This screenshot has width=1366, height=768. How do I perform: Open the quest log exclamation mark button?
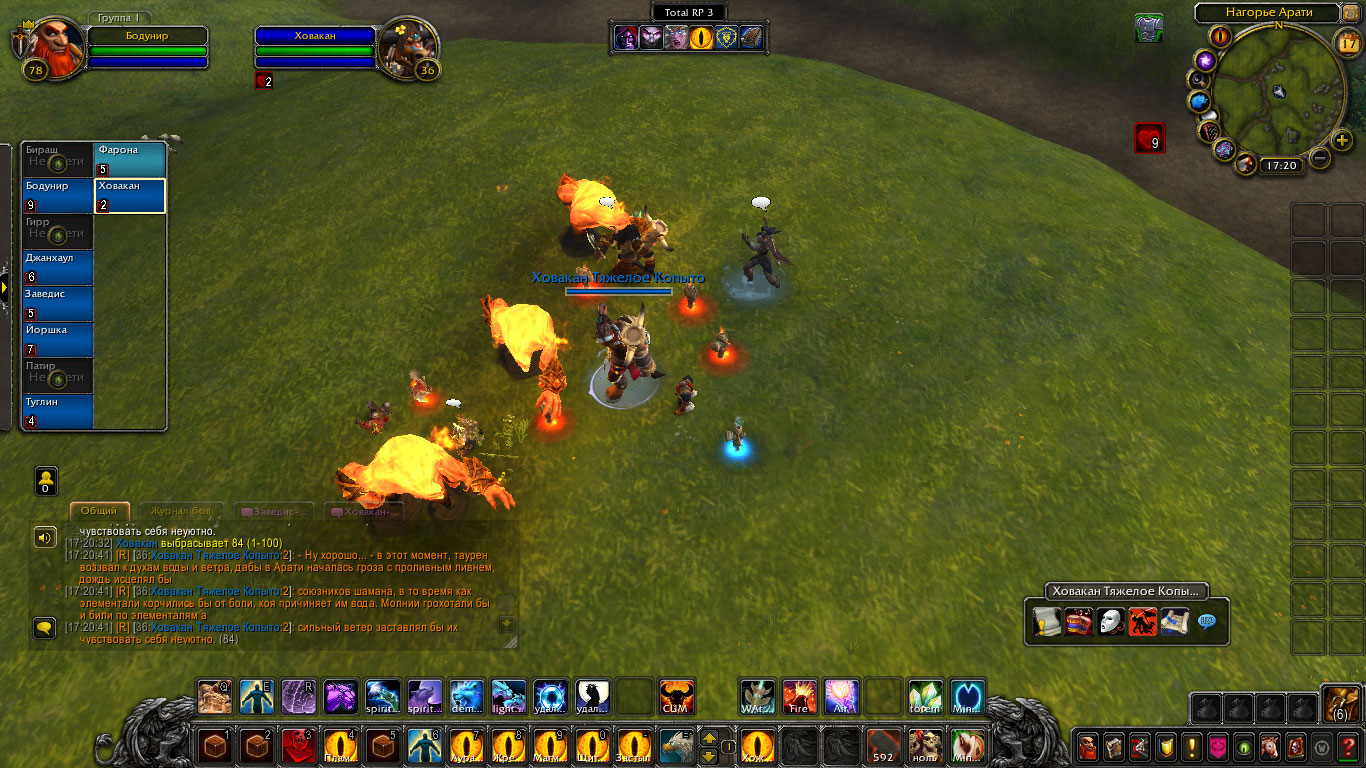pyautogui.click(x=1192, y=746)
